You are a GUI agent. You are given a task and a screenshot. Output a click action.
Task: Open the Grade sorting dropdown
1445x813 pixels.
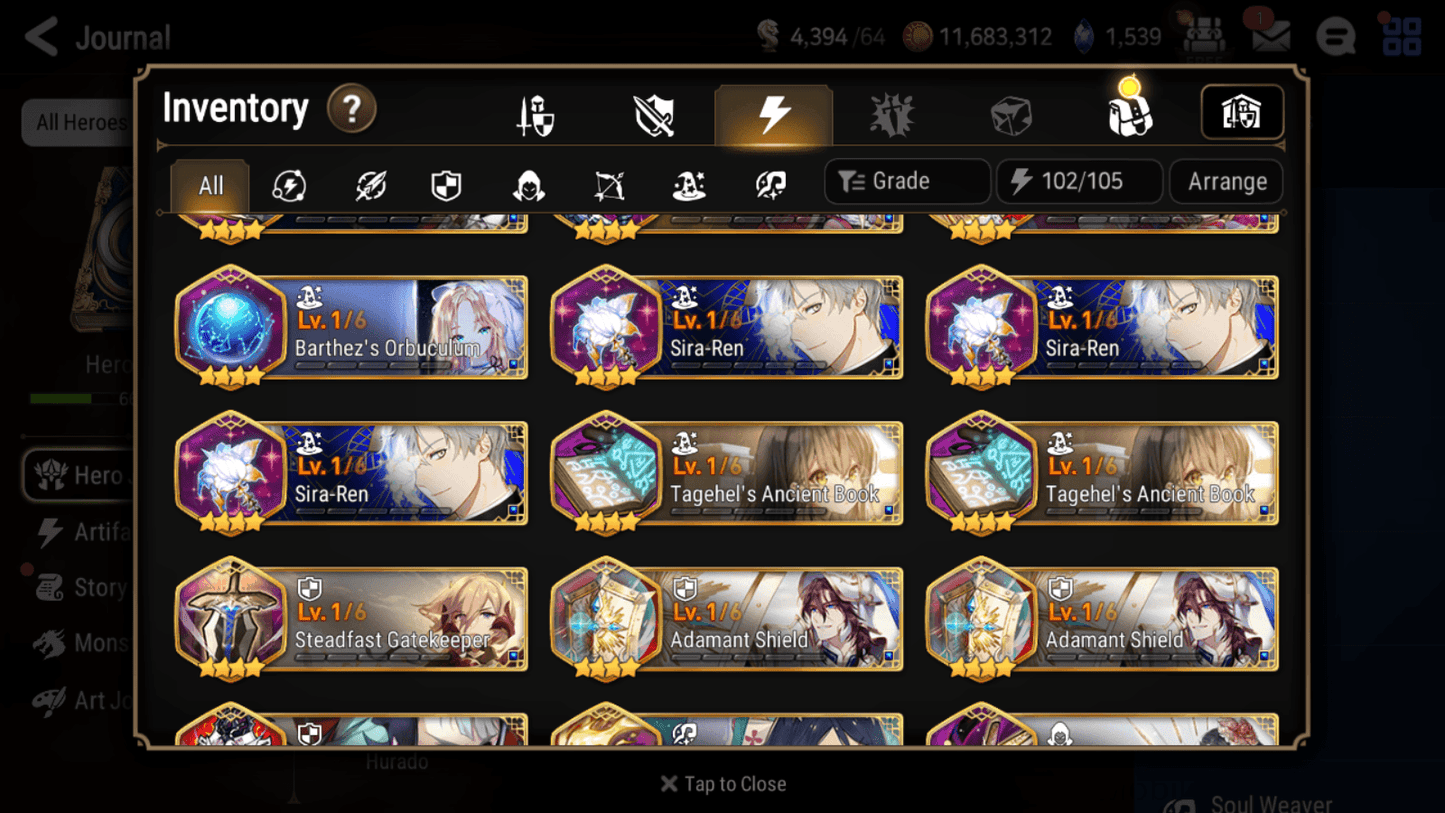coord(906,181)
